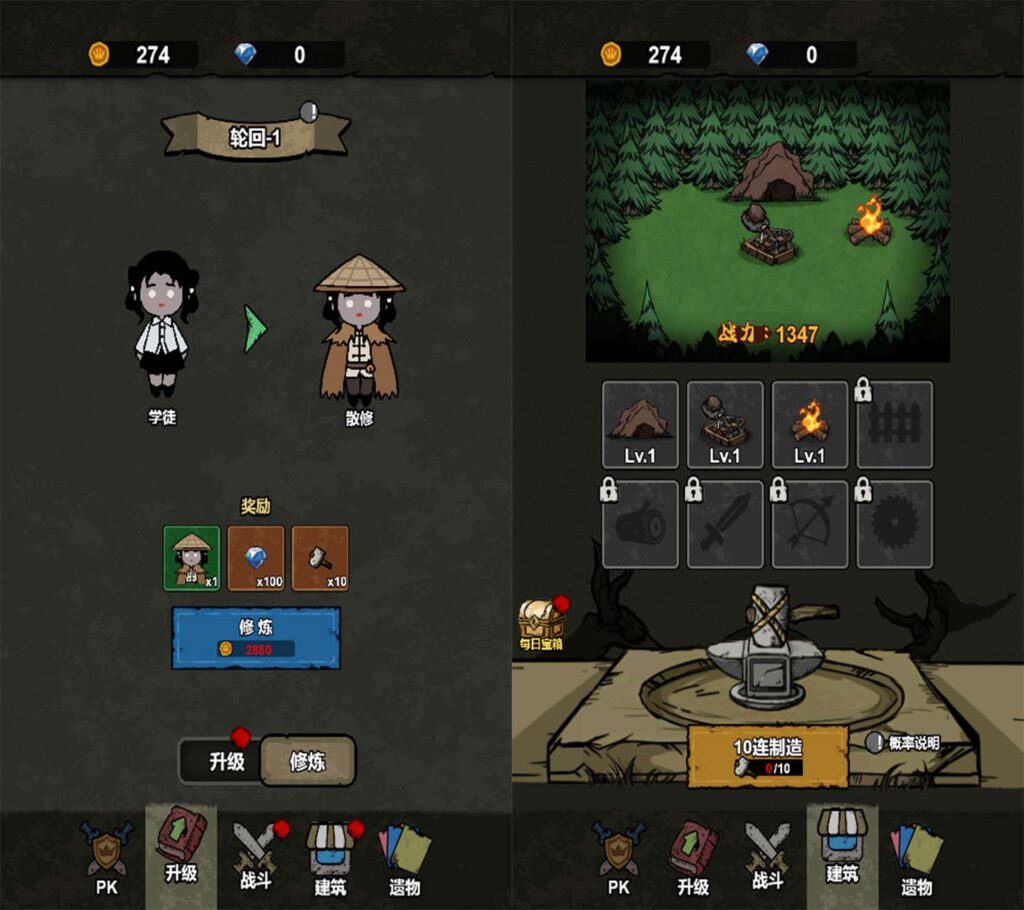Click the locked fence building slot

[895, 425]
